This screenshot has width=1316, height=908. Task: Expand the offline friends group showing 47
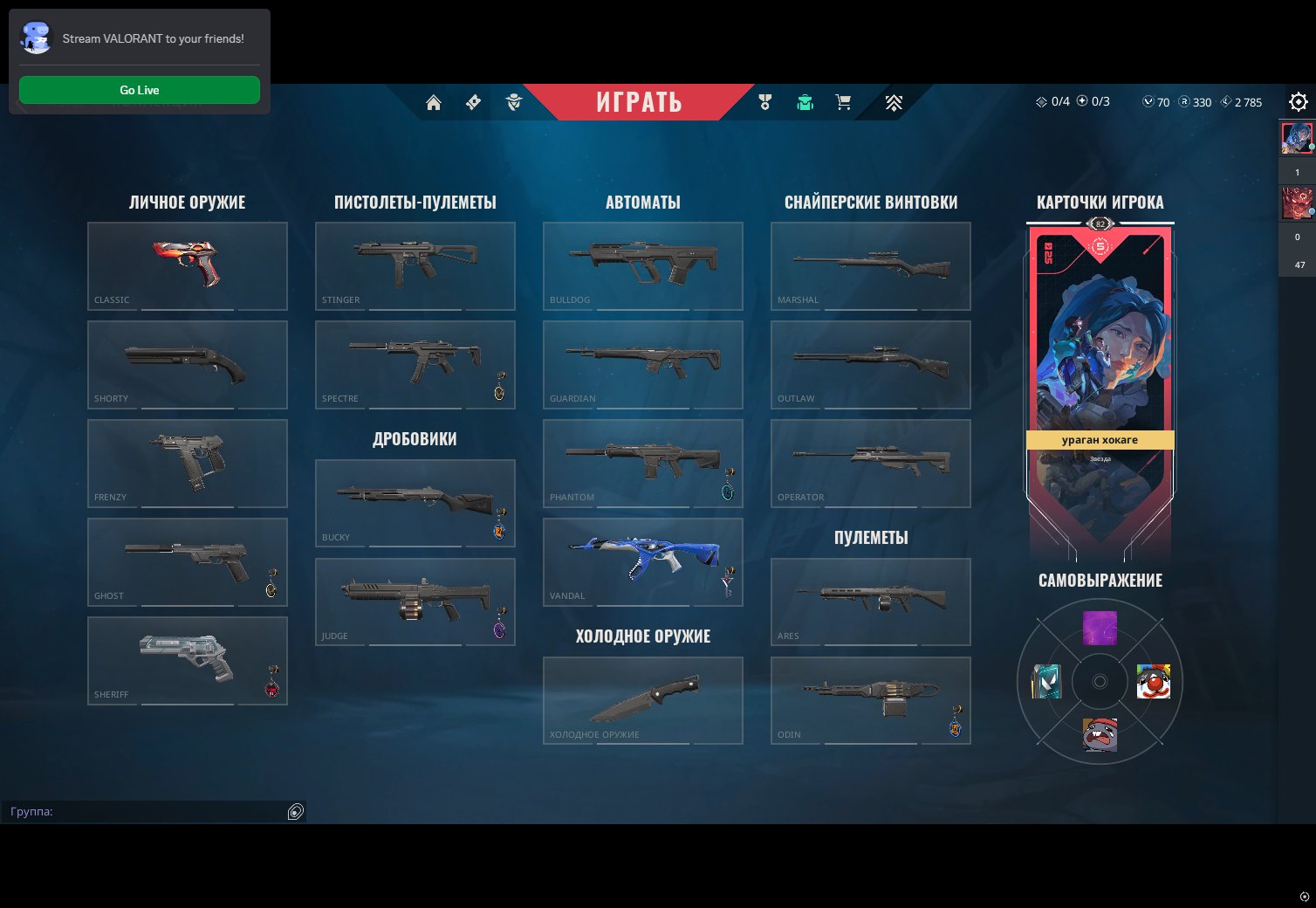pyautogui.click(x=1298, y=264)
